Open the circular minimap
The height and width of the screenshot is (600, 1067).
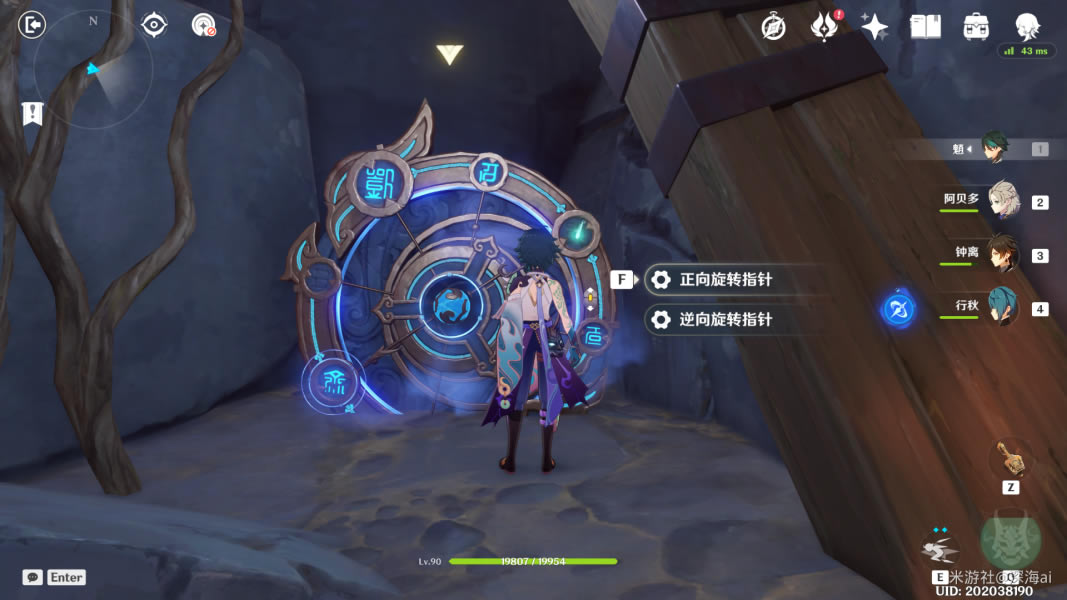point(92,68)
